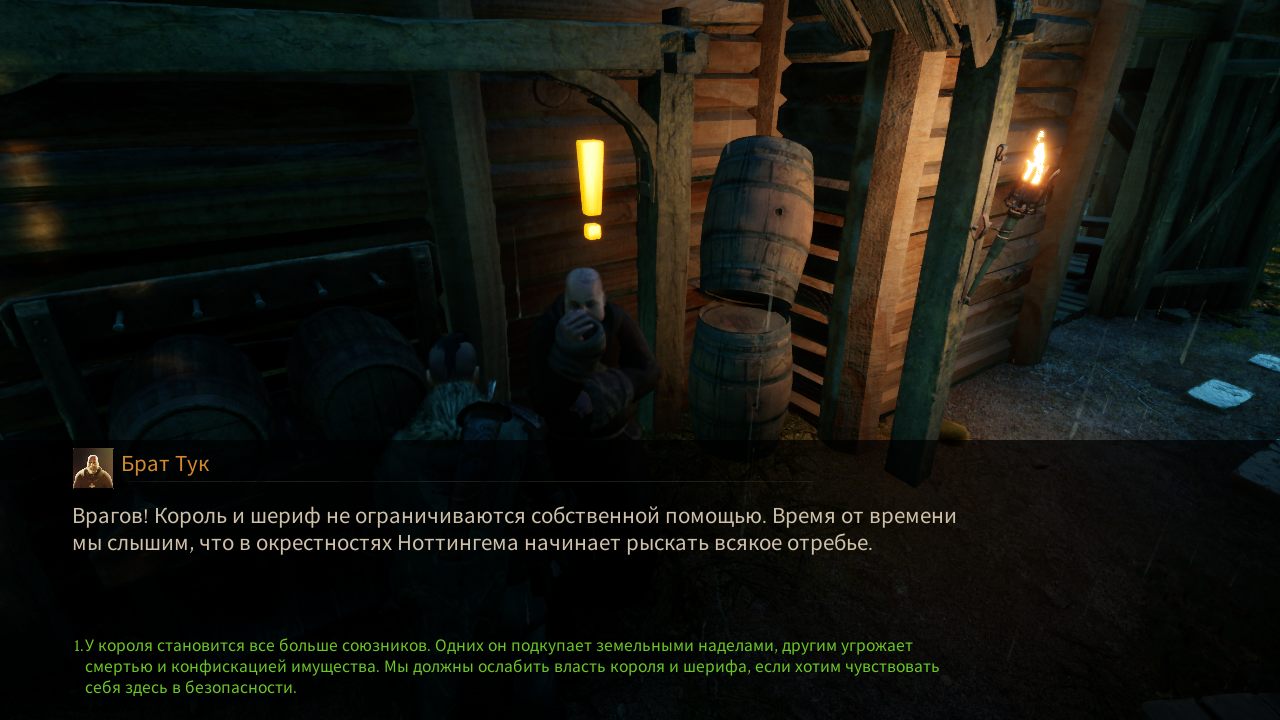1280x720 pixels.
Task: Click the glowing wall torch
Action: coord(1036,165)
